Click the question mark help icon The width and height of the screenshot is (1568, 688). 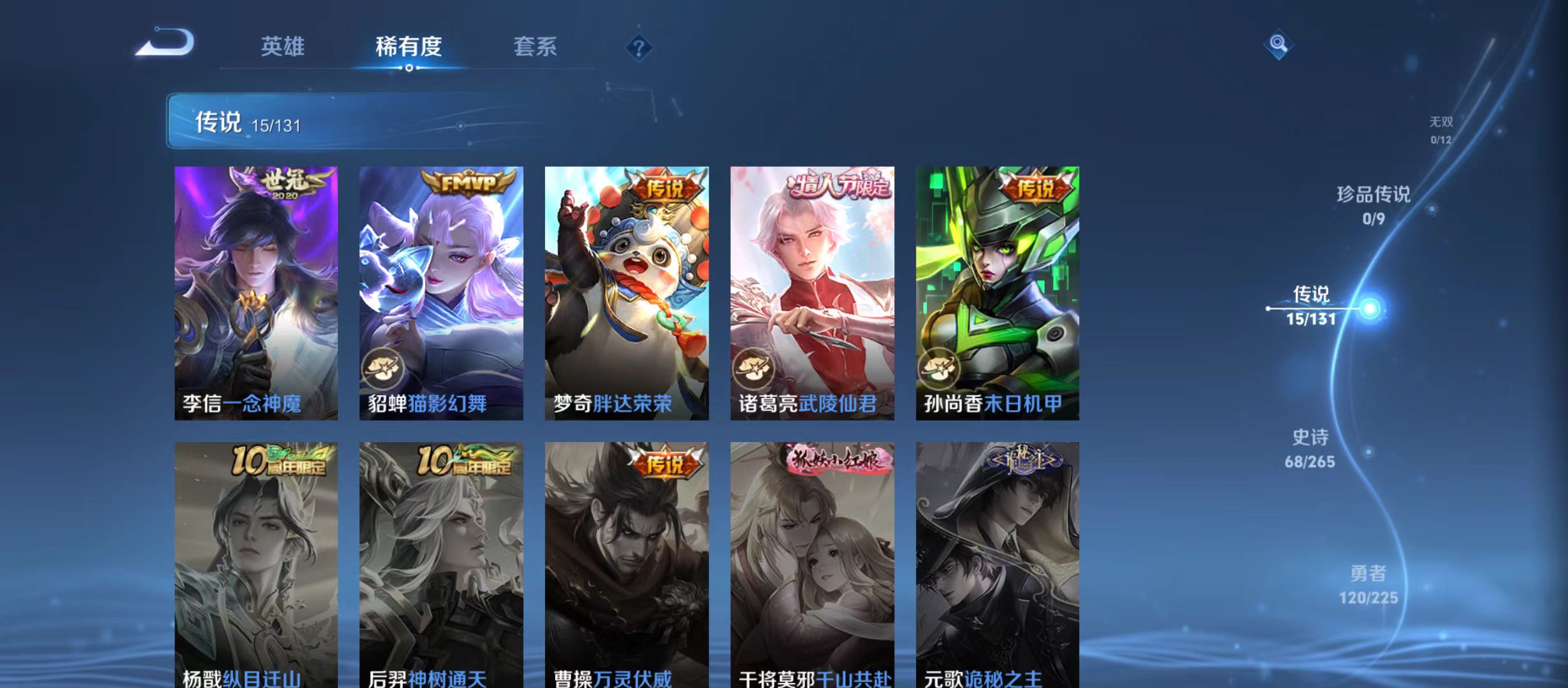[639, 47]
